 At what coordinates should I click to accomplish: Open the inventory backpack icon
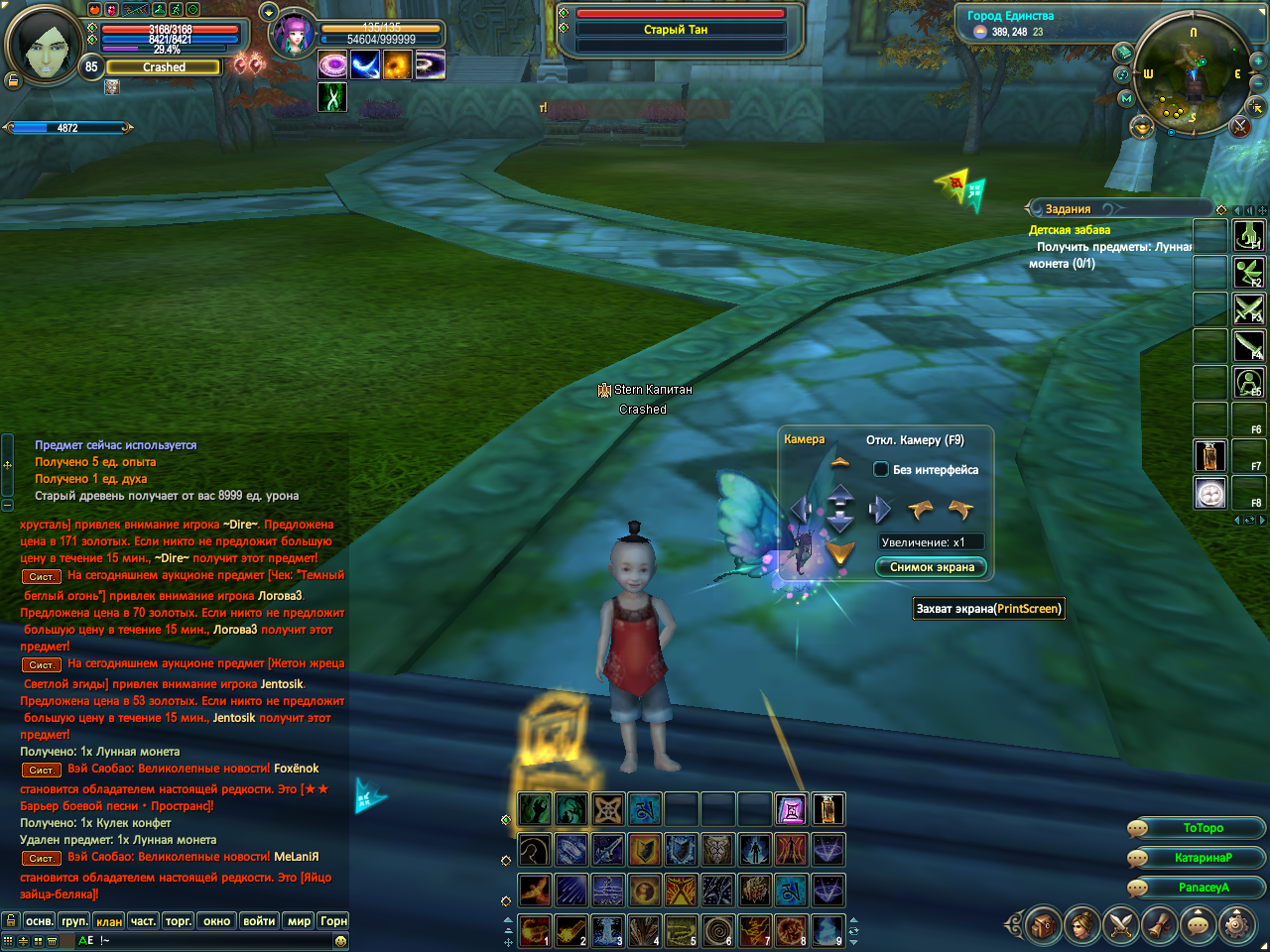(x=1043, y=926)
